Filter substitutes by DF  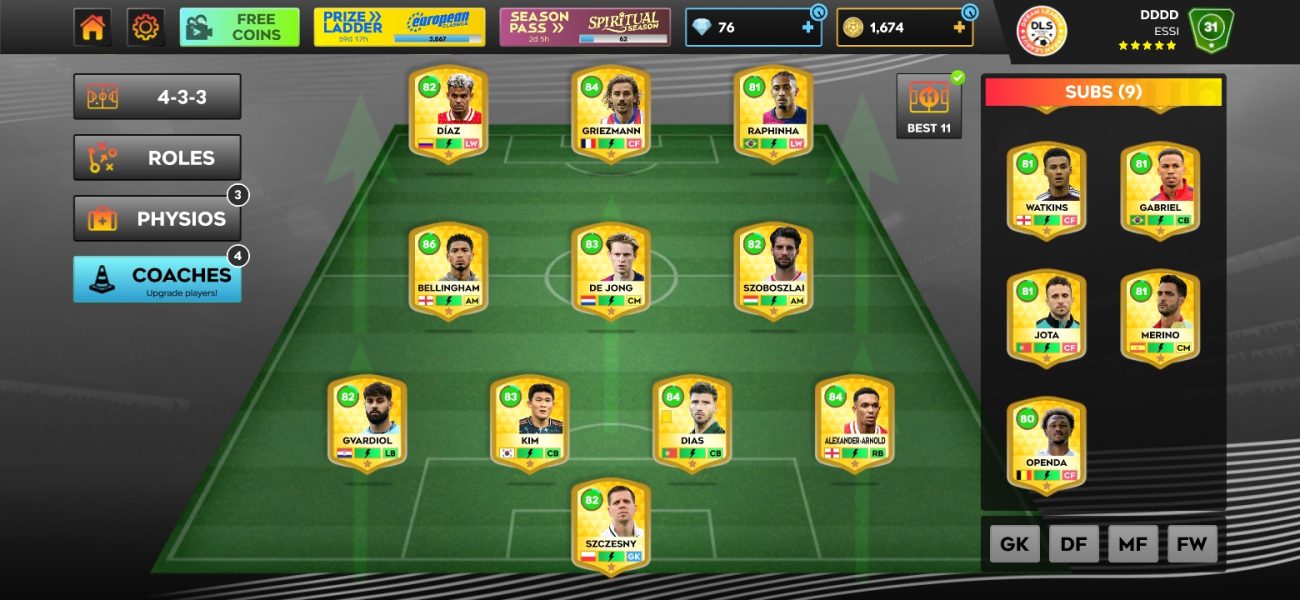(1073, 545)
